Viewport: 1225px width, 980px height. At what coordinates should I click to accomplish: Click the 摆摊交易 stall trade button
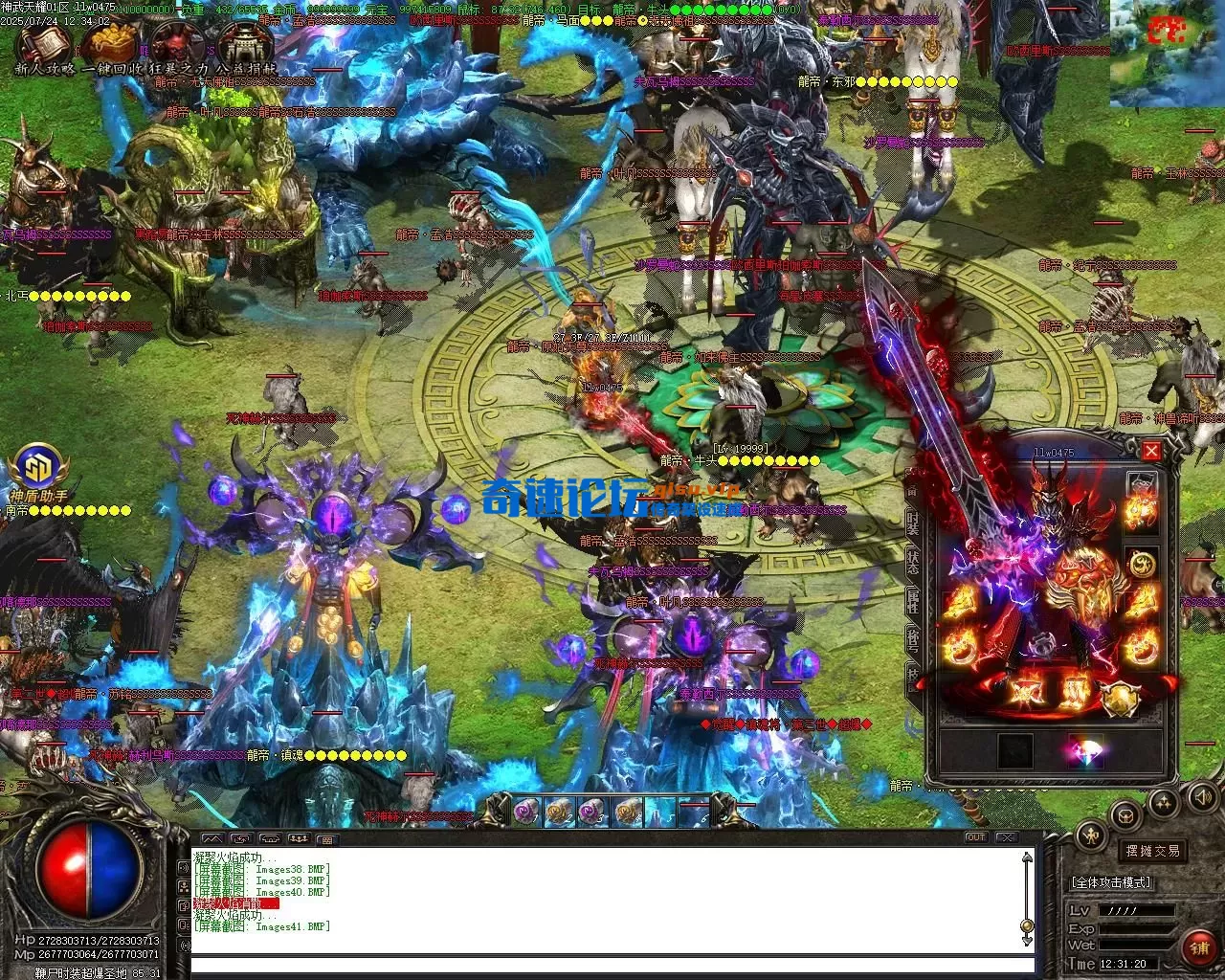point(1152,850)
